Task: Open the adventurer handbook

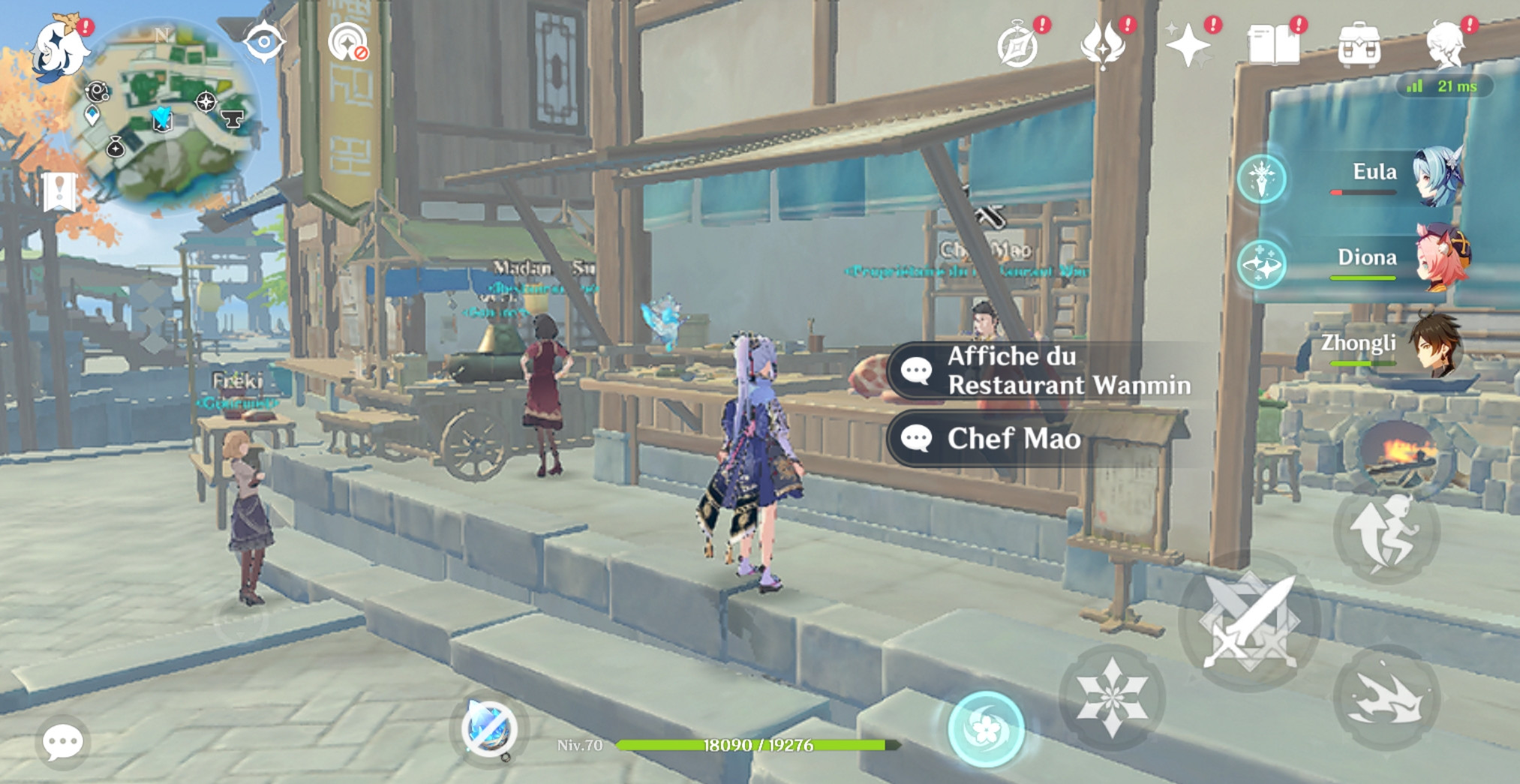Action: pyautogui.click(x=1273, y=45)
